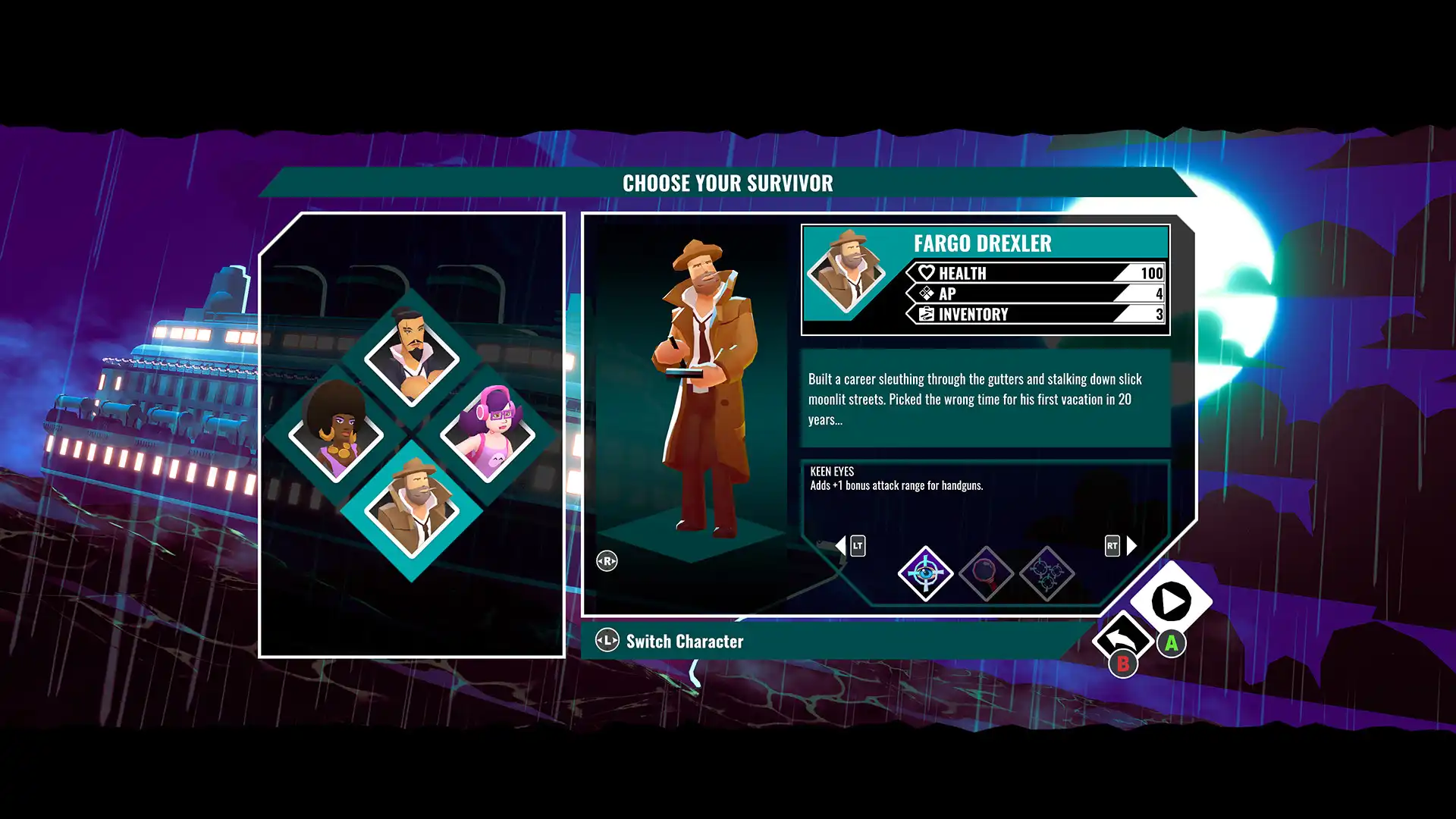Click the LT left arrow to browse abilities
1456x819 pixels.
(844, 545)
